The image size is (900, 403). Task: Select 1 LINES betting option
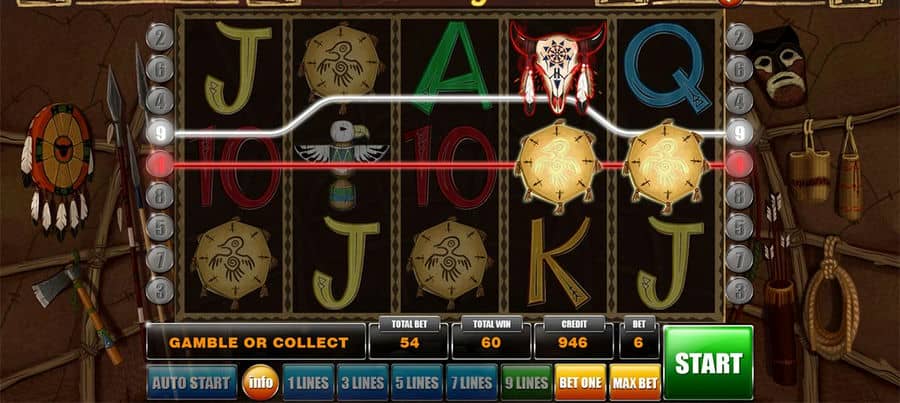307,382
